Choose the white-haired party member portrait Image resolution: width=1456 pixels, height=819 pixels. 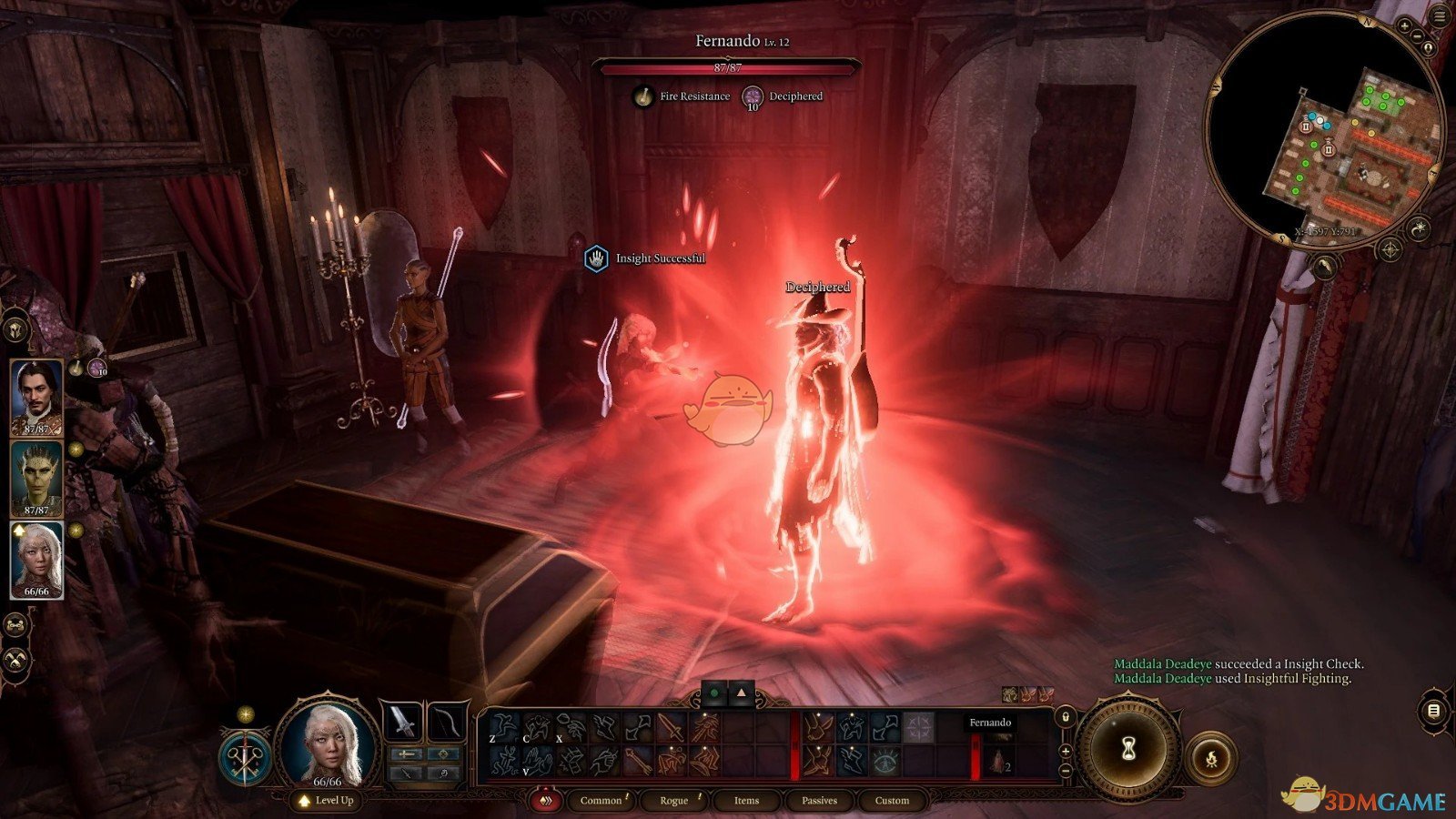point(36,559)
